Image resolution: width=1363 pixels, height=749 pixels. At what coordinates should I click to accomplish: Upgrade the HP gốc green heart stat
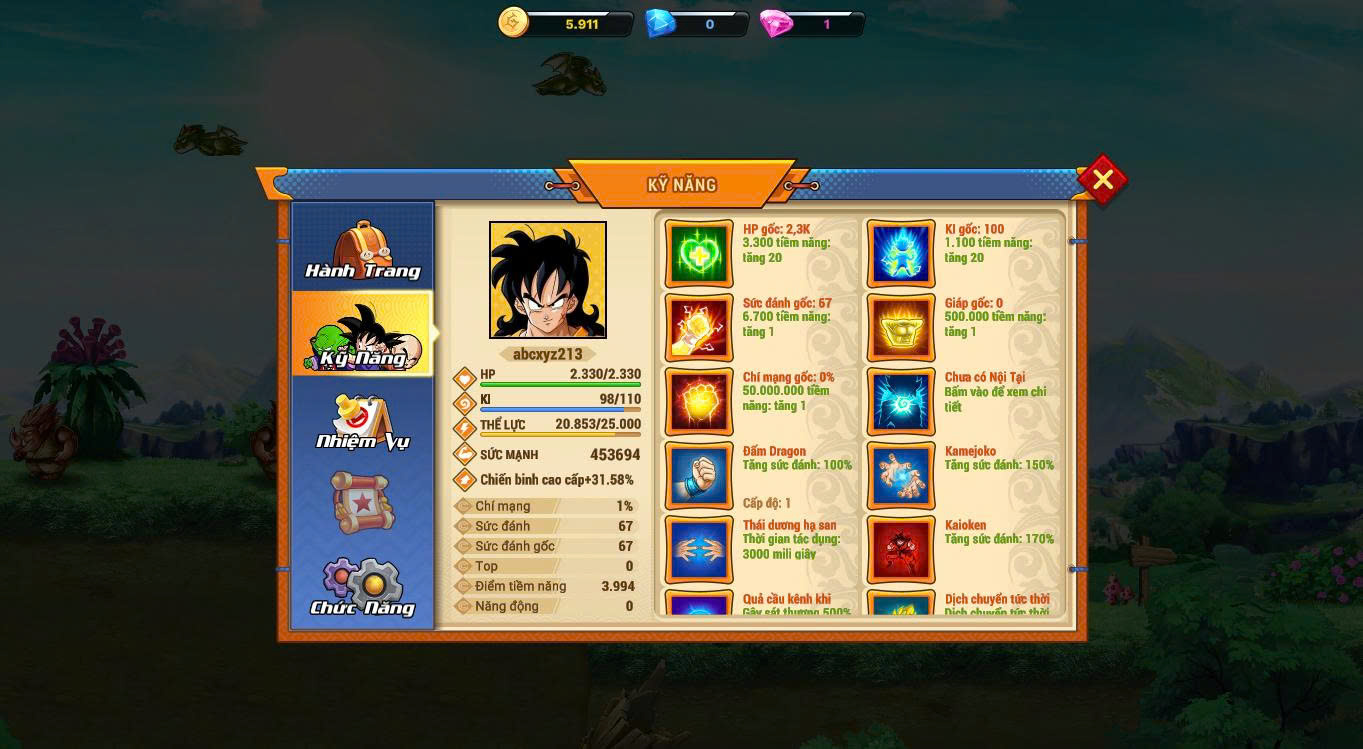coord(699,254)
